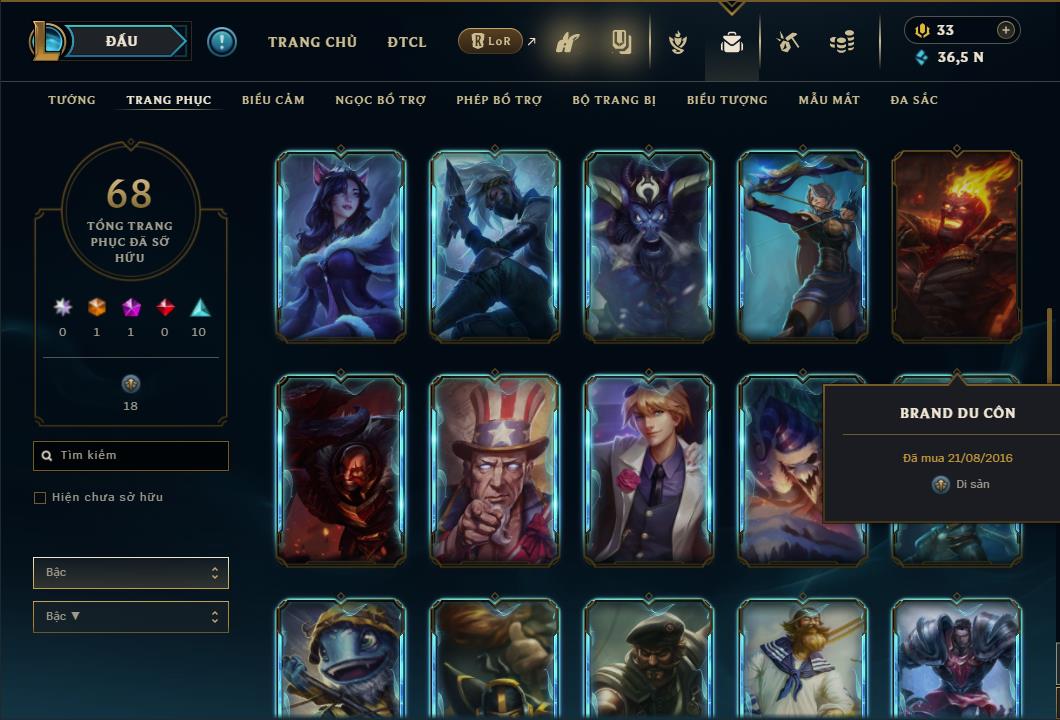Click the Tìm kiếm search field

pyautogui.click(x=131, y=456)
